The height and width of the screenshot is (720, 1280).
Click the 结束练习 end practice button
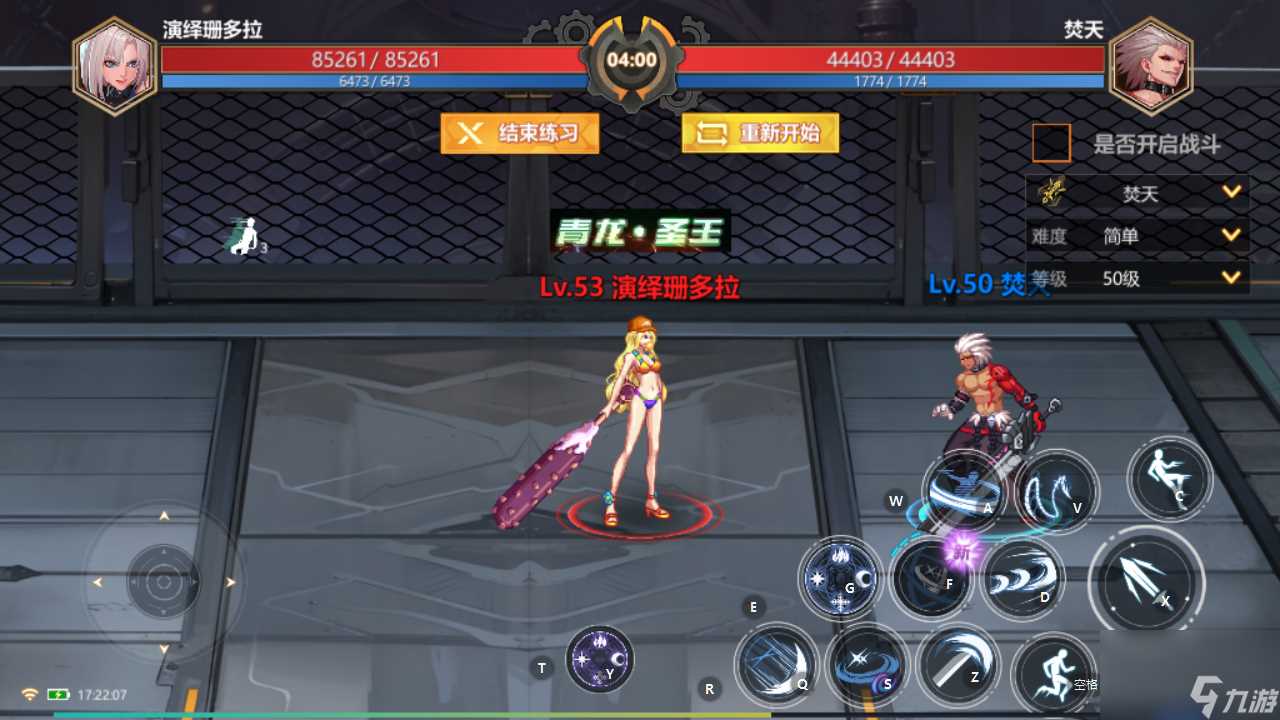tap(519, 134)
